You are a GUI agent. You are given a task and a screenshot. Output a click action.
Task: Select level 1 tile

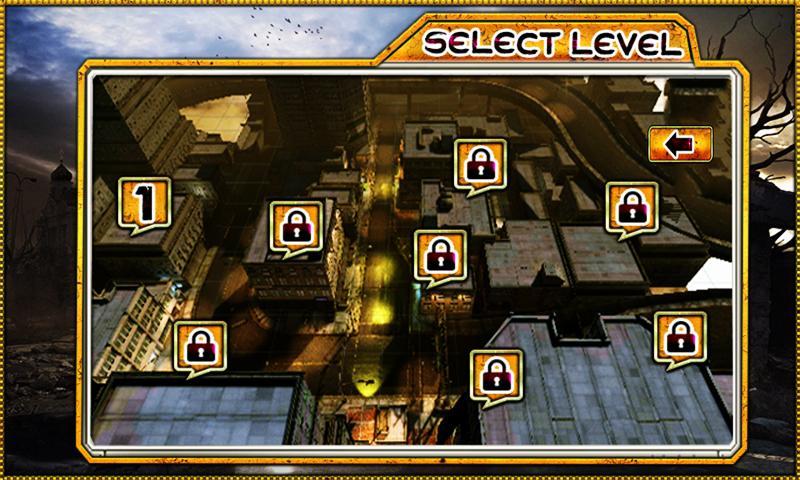pyautogui.click(x=145, y=203)
